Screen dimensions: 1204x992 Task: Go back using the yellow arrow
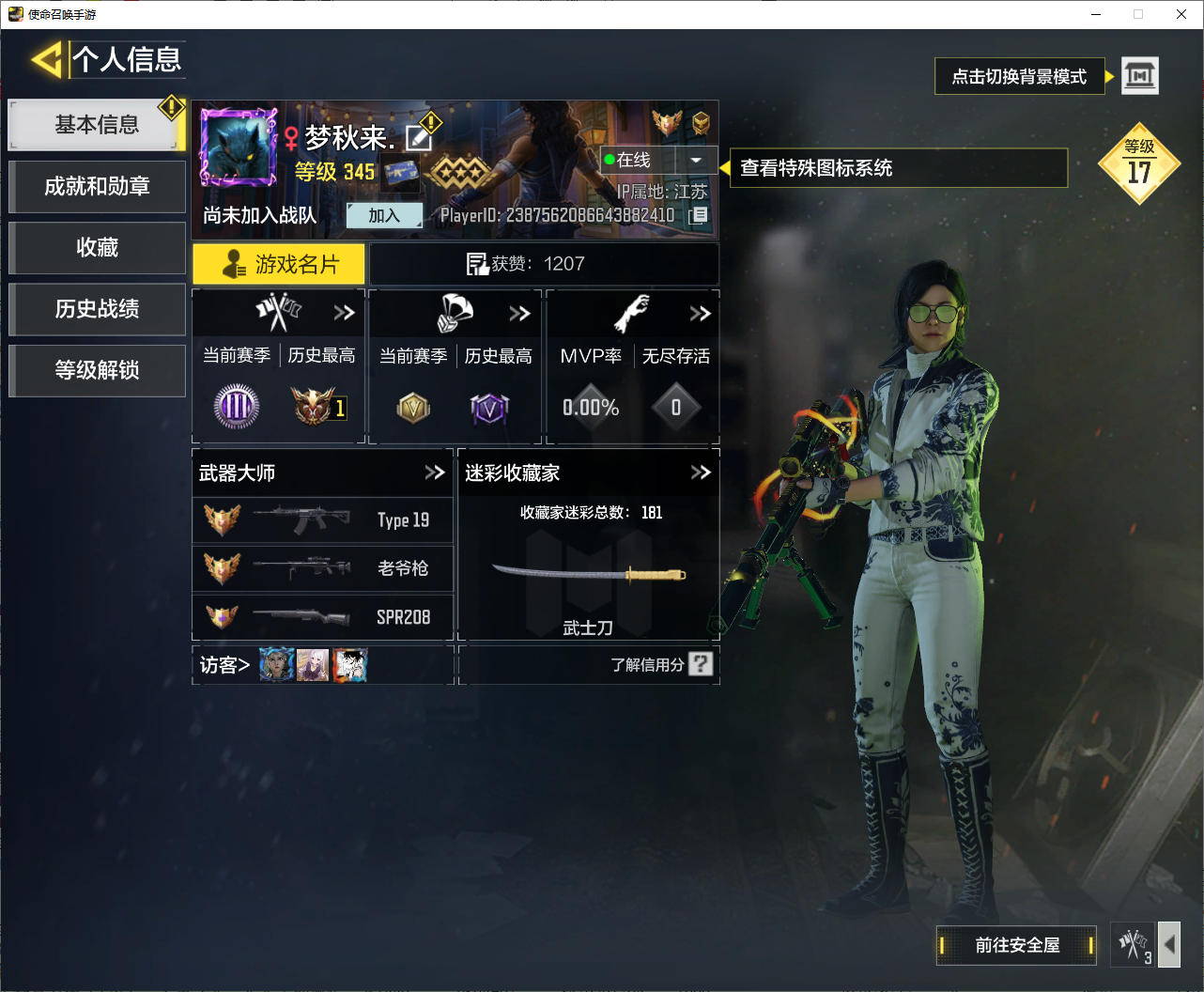pos(46,60)
